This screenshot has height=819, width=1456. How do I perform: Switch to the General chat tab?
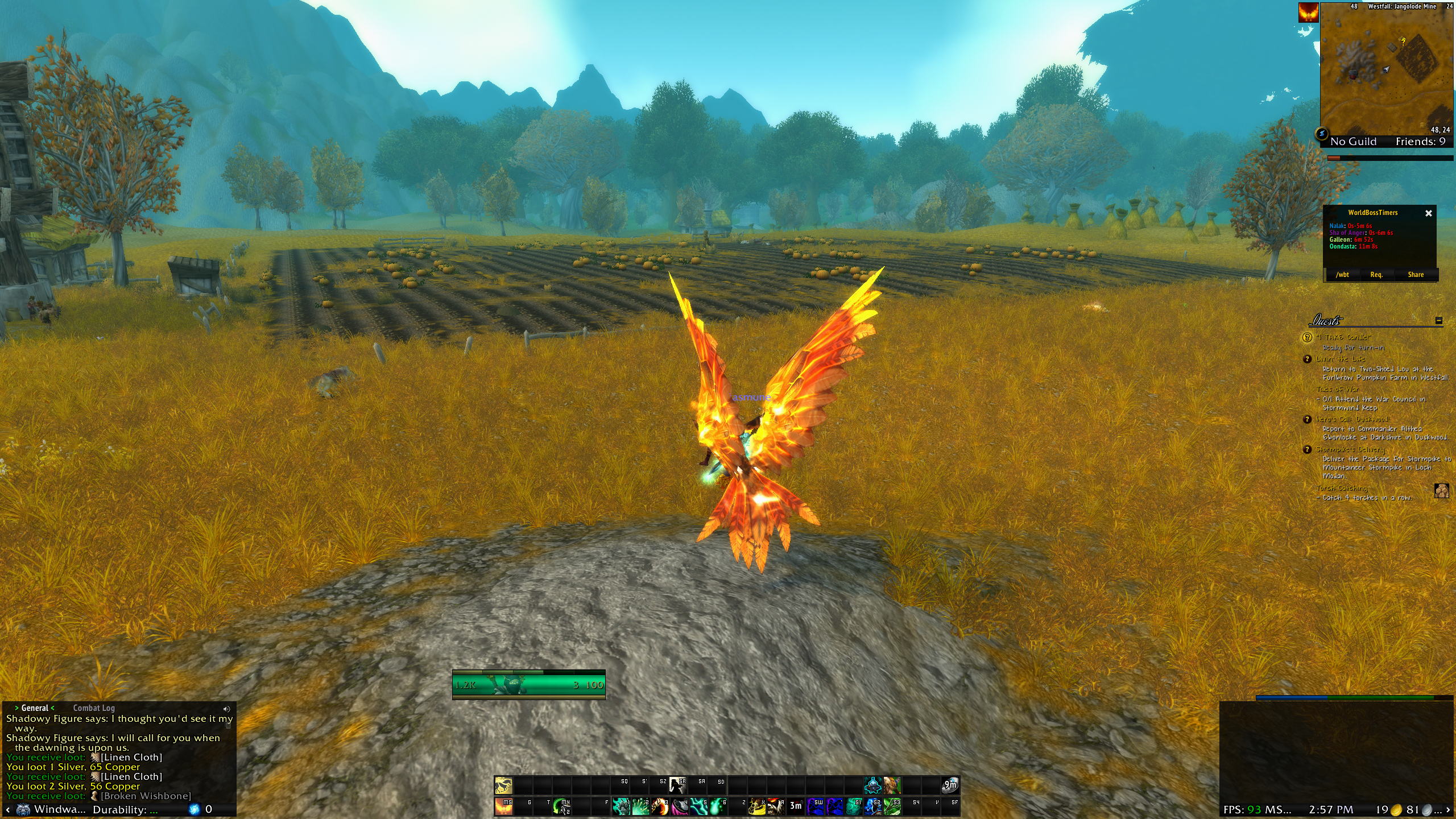35,708
